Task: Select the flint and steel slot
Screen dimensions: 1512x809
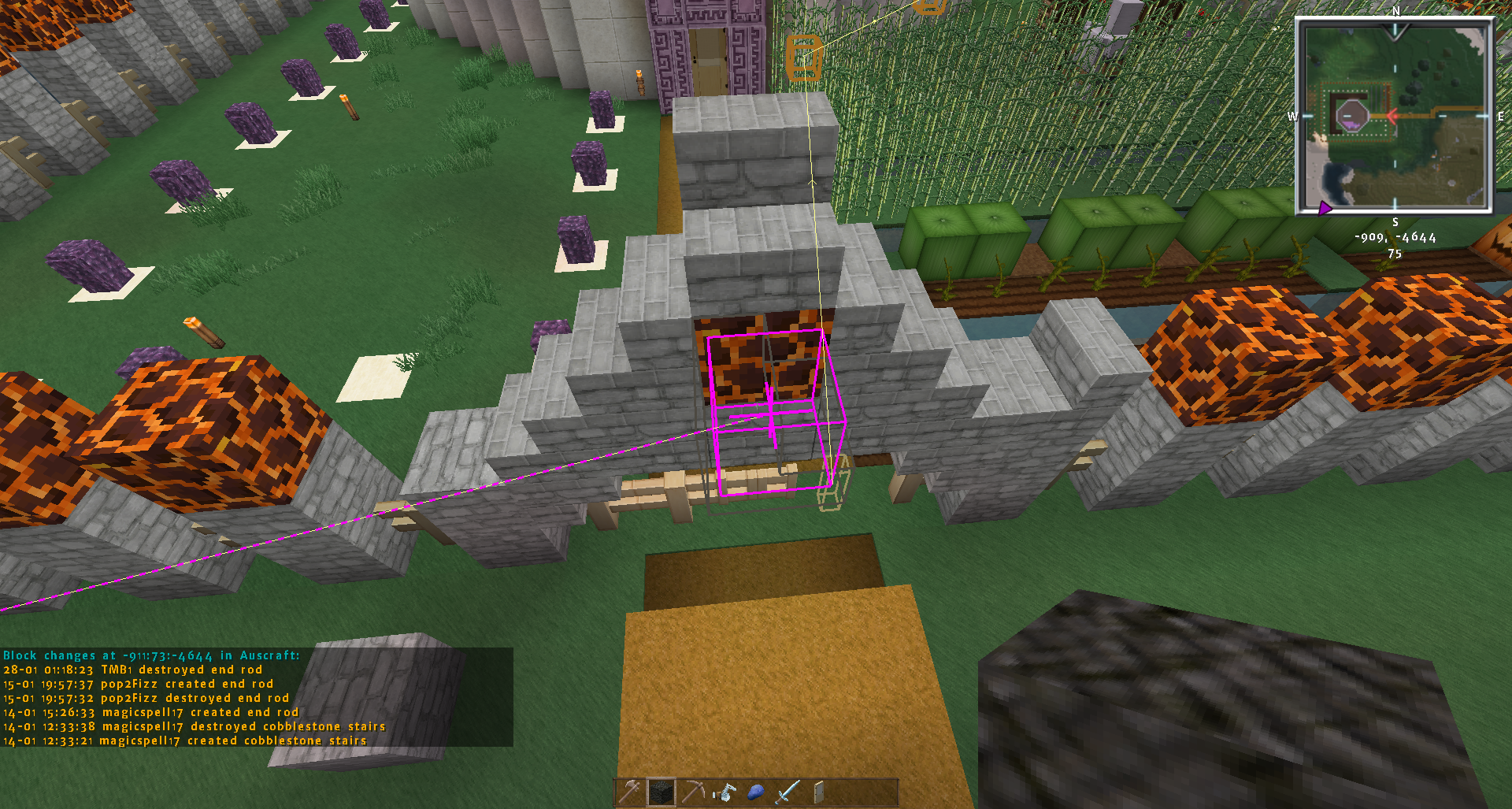Action: (x=724, y=792)
